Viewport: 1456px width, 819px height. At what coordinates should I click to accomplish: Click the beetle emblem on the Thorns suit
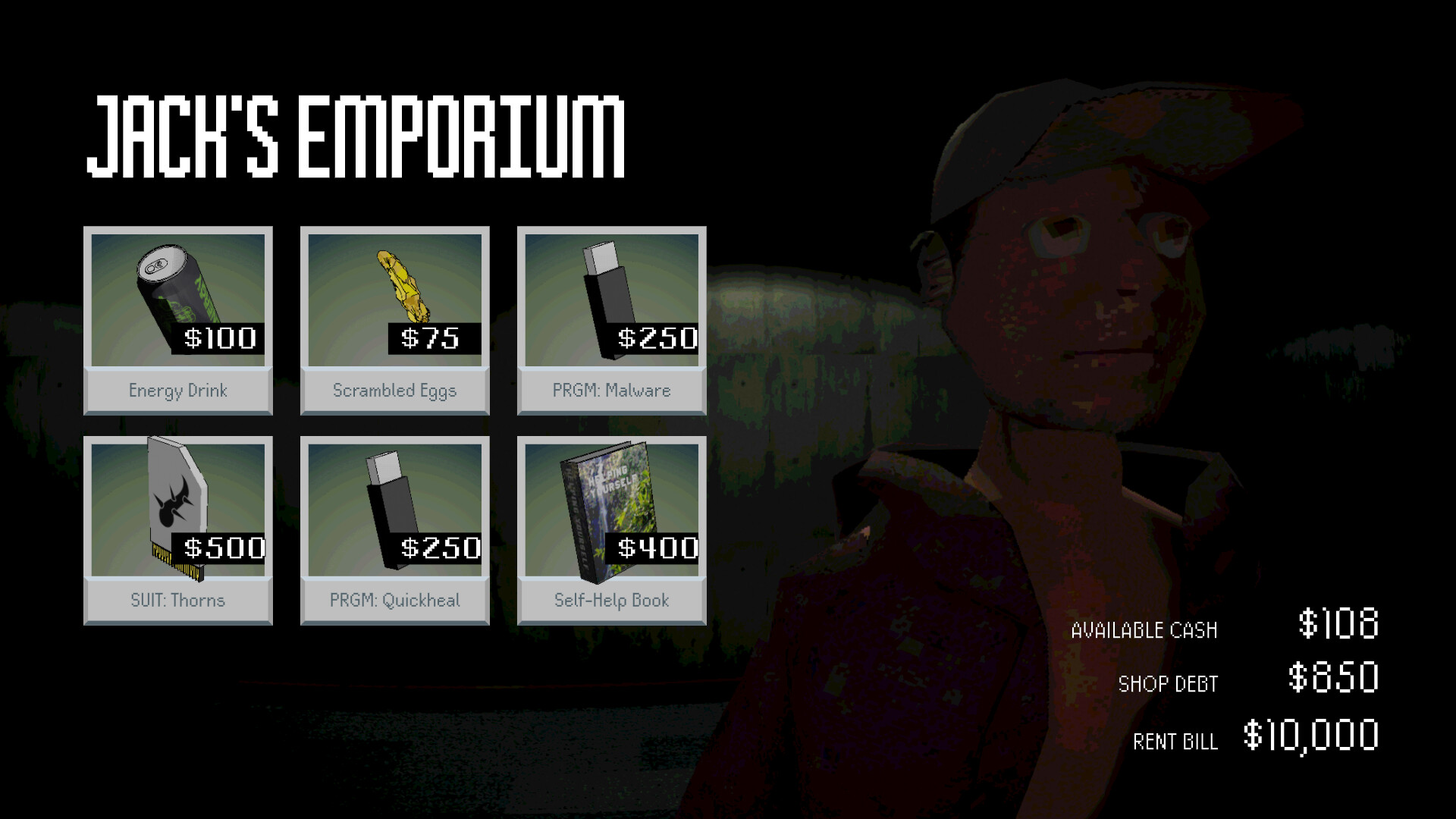pos(176,499)
